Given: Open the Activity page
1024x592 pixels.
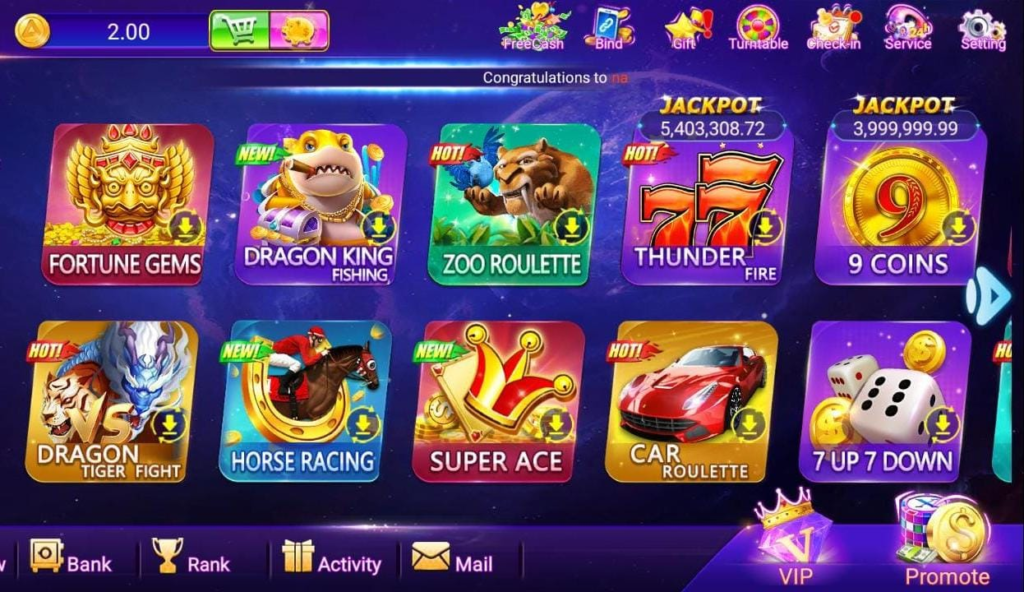Looking at the screenshot, I should [331, 558].
